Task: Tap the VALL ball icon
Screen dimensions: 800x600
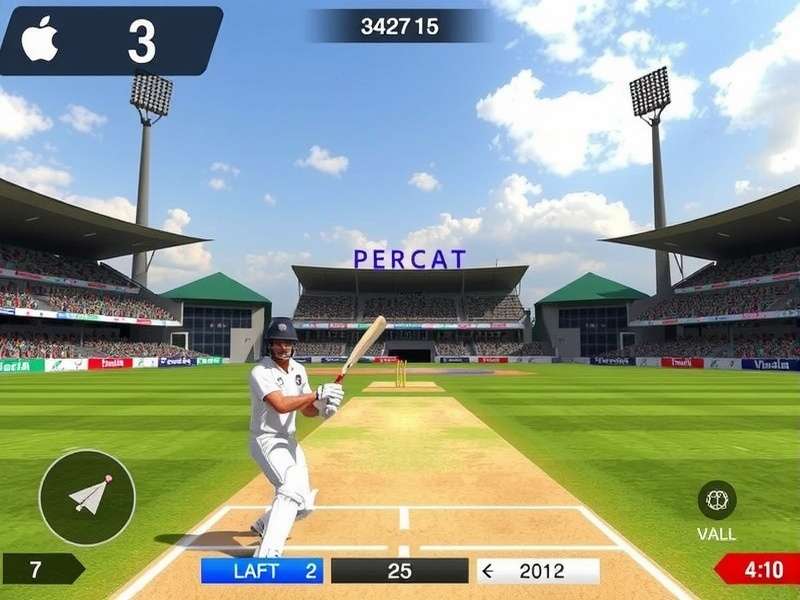Action: (x=716, y=500)
